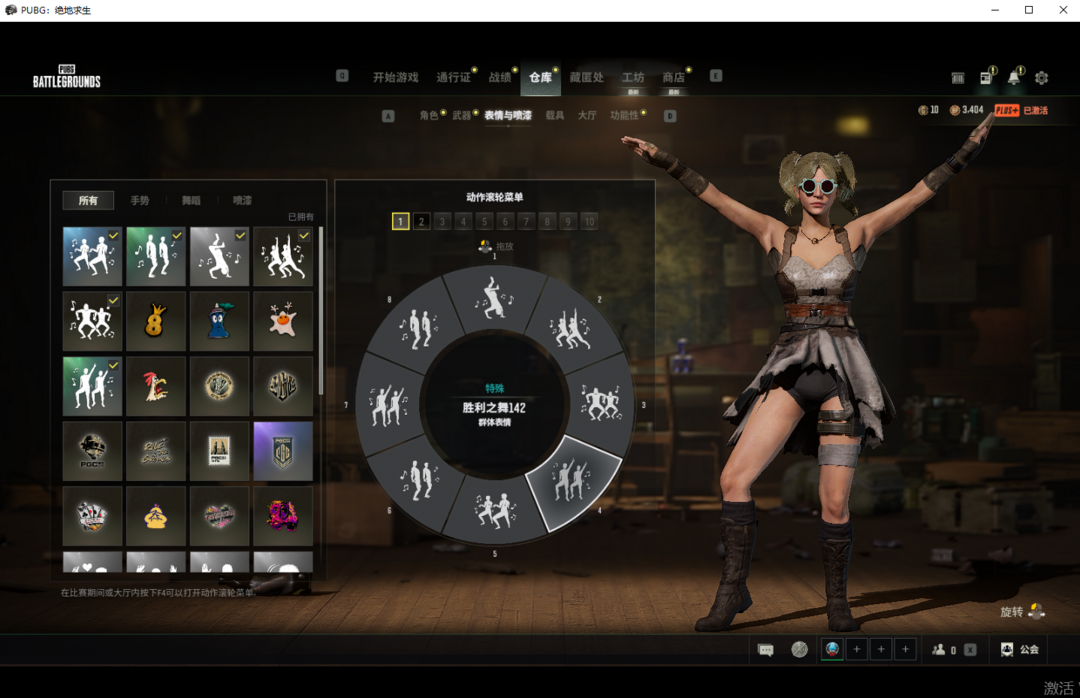Open the 开始游戏 menu tab
1080x698 pixels.
pos(395,77)
